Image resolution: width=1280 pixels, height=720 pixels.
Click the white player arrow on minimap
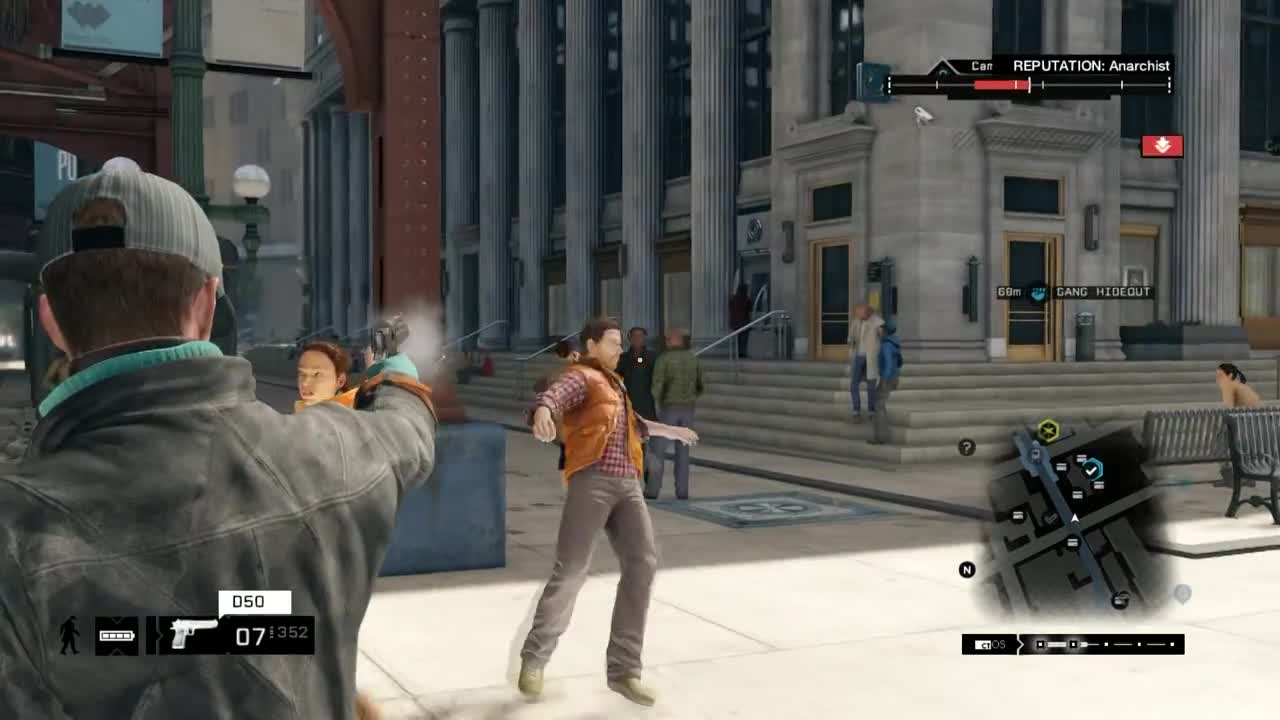click(1075, 519)
